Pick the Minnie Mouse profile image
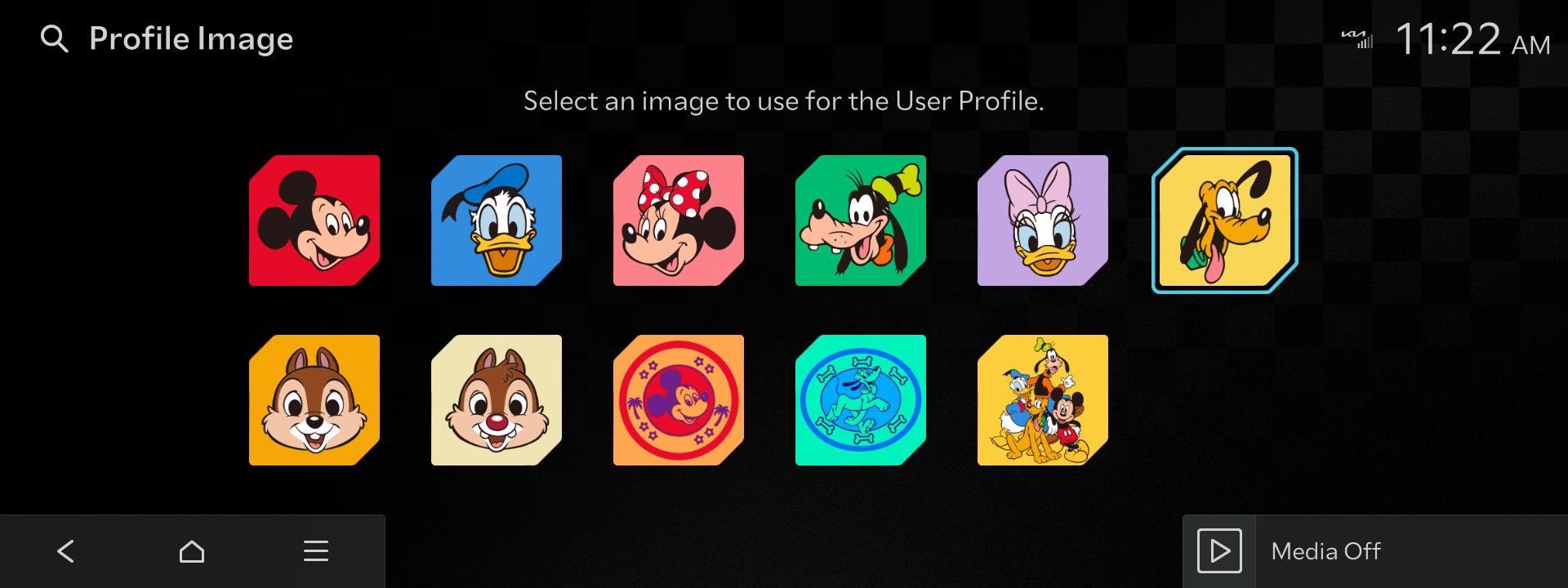1568x588 pixels. click(679, 220)
